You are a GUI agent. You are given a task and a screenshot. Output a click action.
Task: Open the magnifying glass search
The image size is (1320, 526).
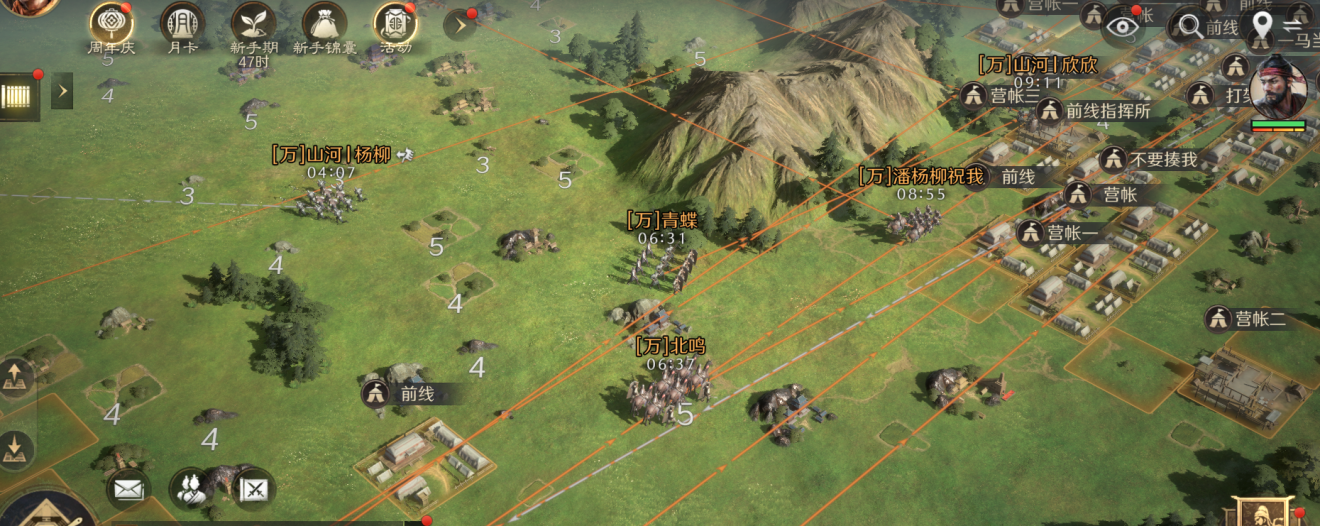1191,26
